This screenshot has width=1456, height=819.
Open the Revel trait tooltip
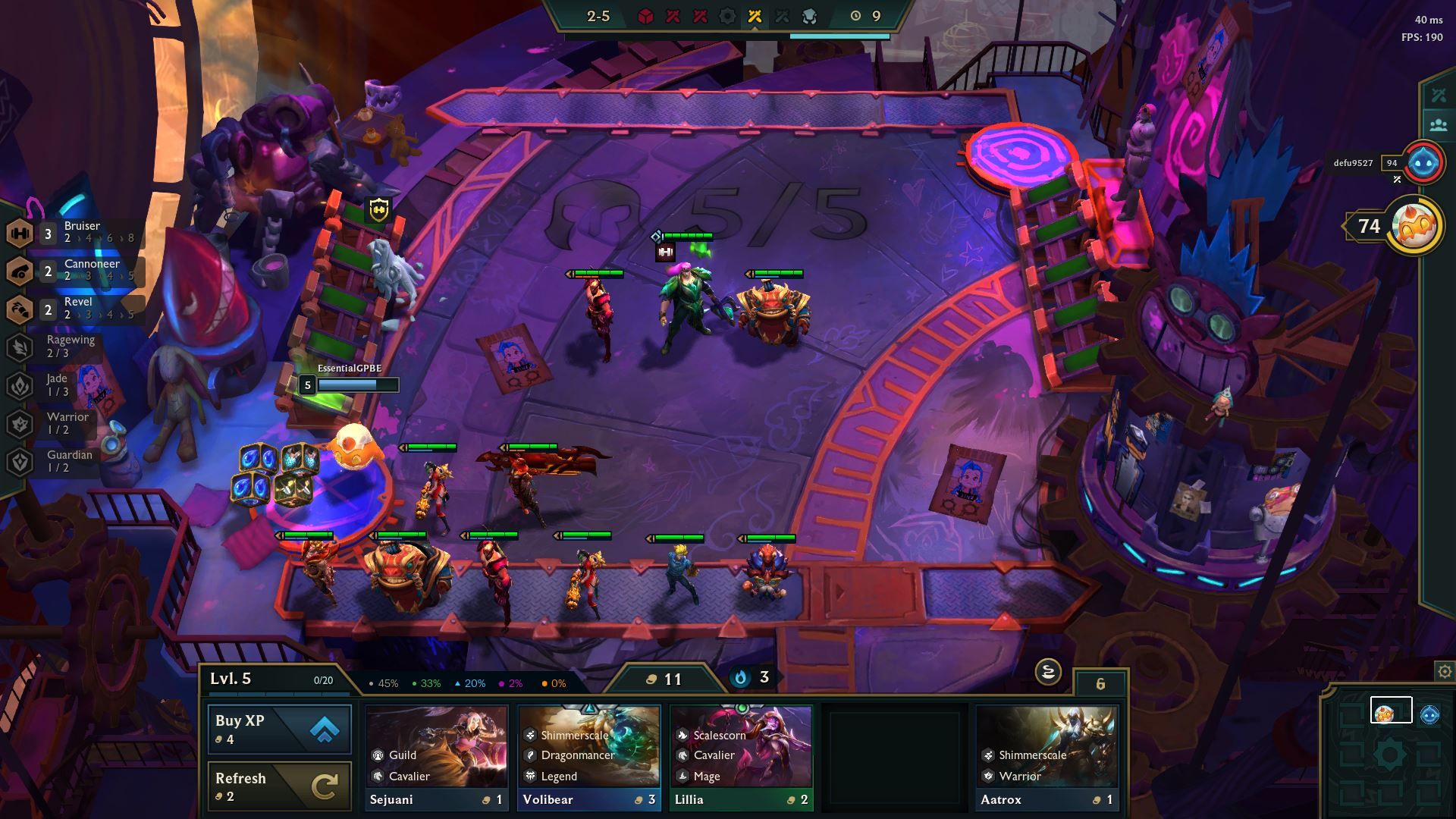click(x=76, y=308)
